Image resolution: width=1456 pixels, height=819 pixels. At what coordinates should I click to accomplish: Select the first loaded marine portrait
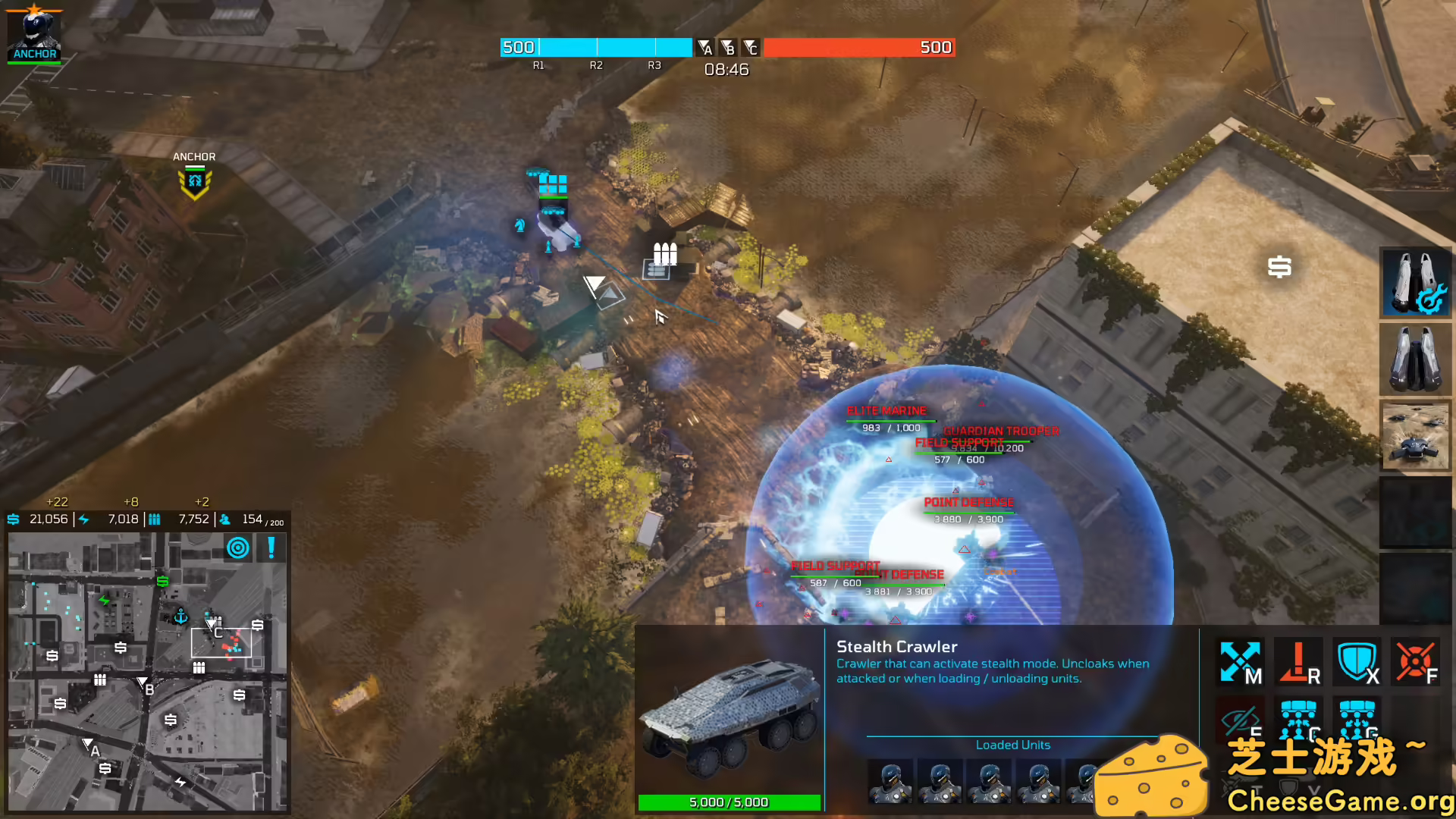coord(890,782)
